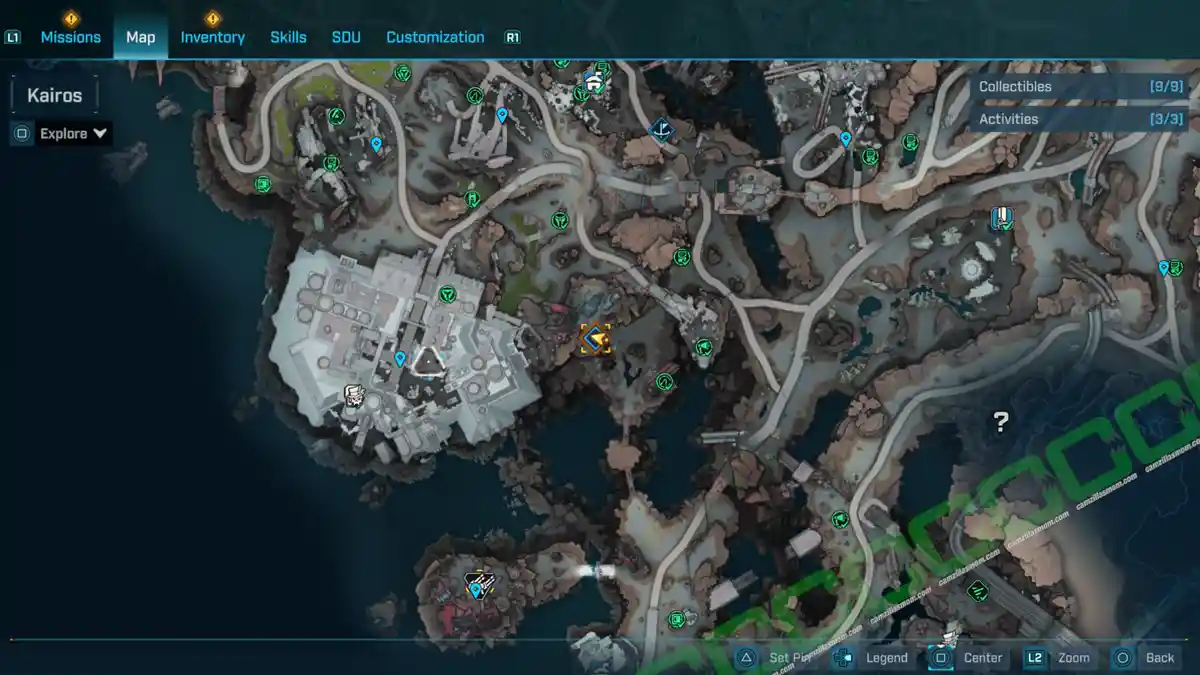This screenshot has width=1200, height=675.
Task: Click the Back button
Action: pyautogui.click(x=1159, y=657)
